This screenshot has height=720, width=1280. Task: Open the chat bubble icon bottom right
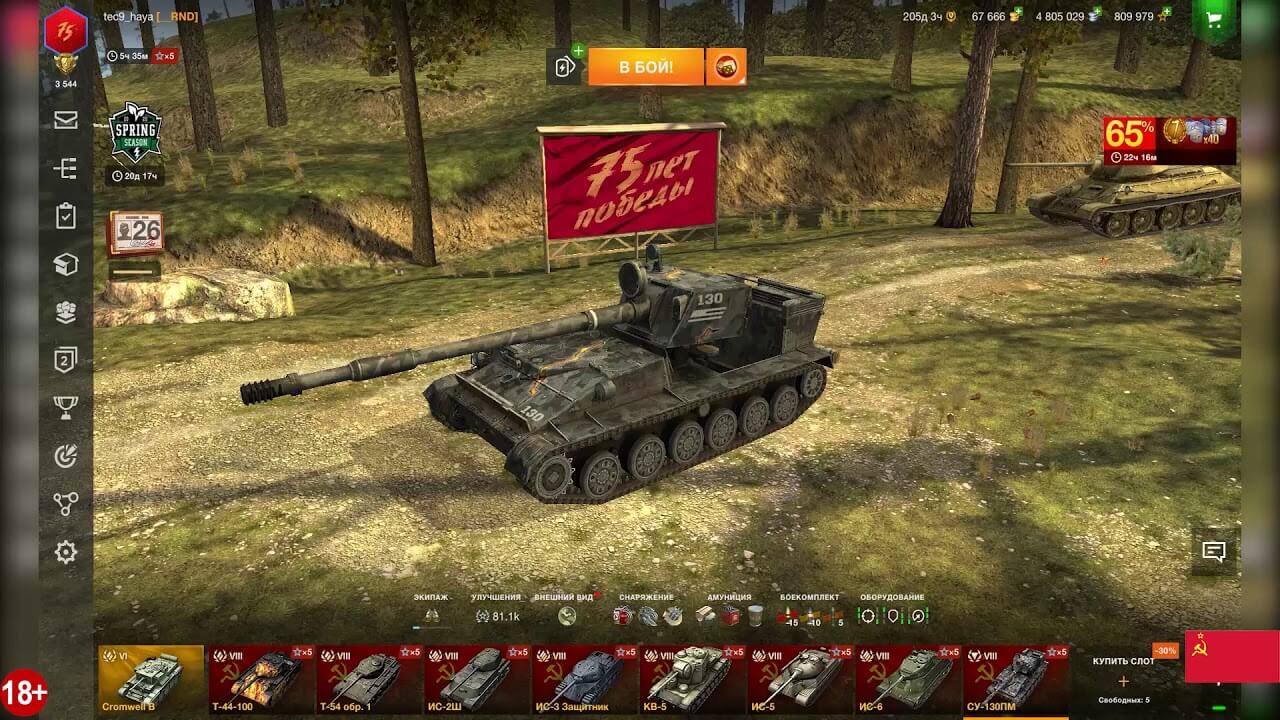1214,549
